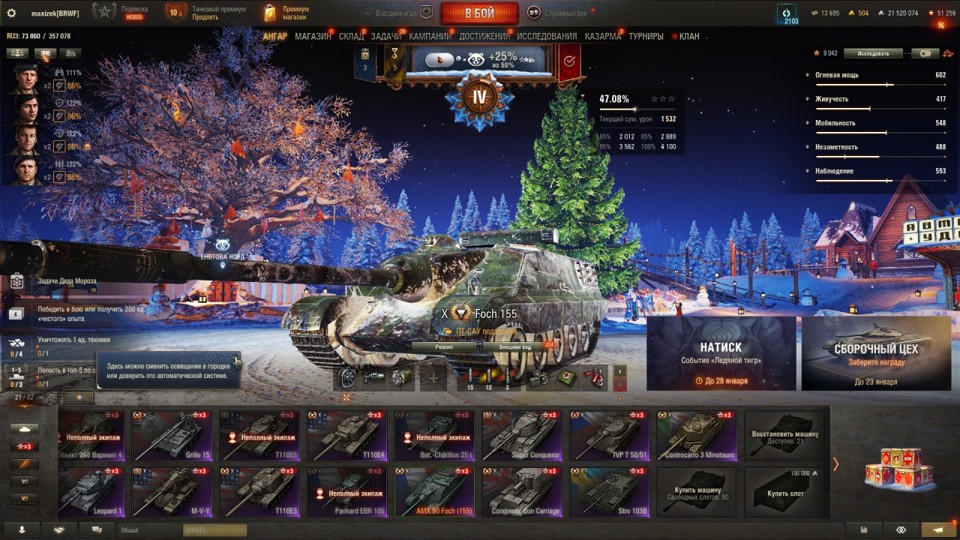Click the Исследовать button

pos(872,53)
